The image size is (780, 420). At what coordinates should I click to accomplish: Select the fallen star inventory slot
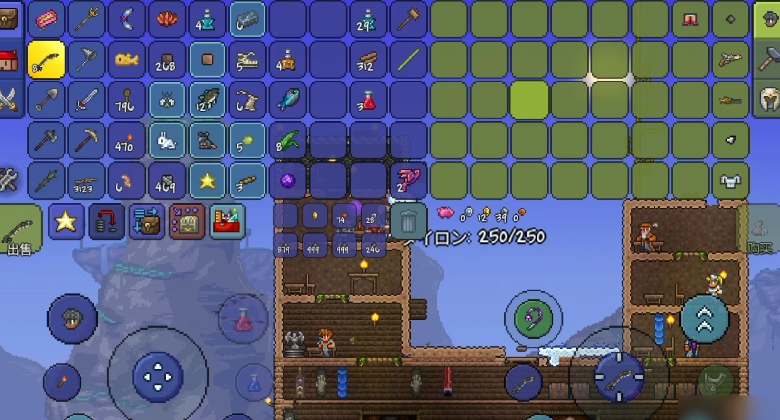pos(207,180)
